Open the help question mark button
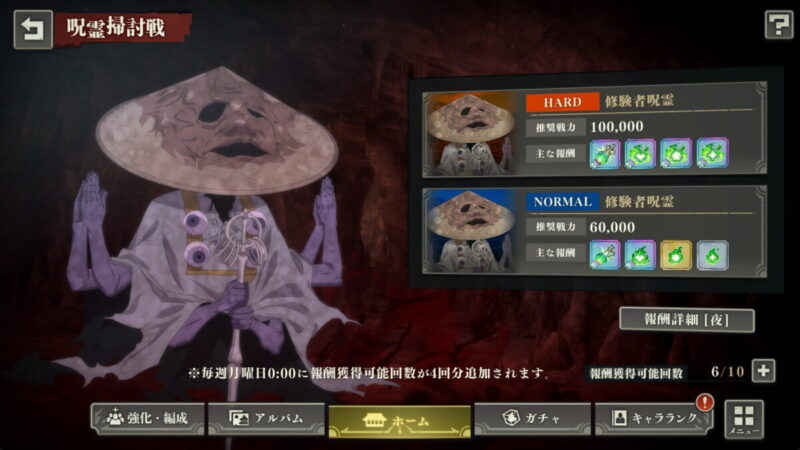This screenshot has width=800, height=450. (778, 25)
